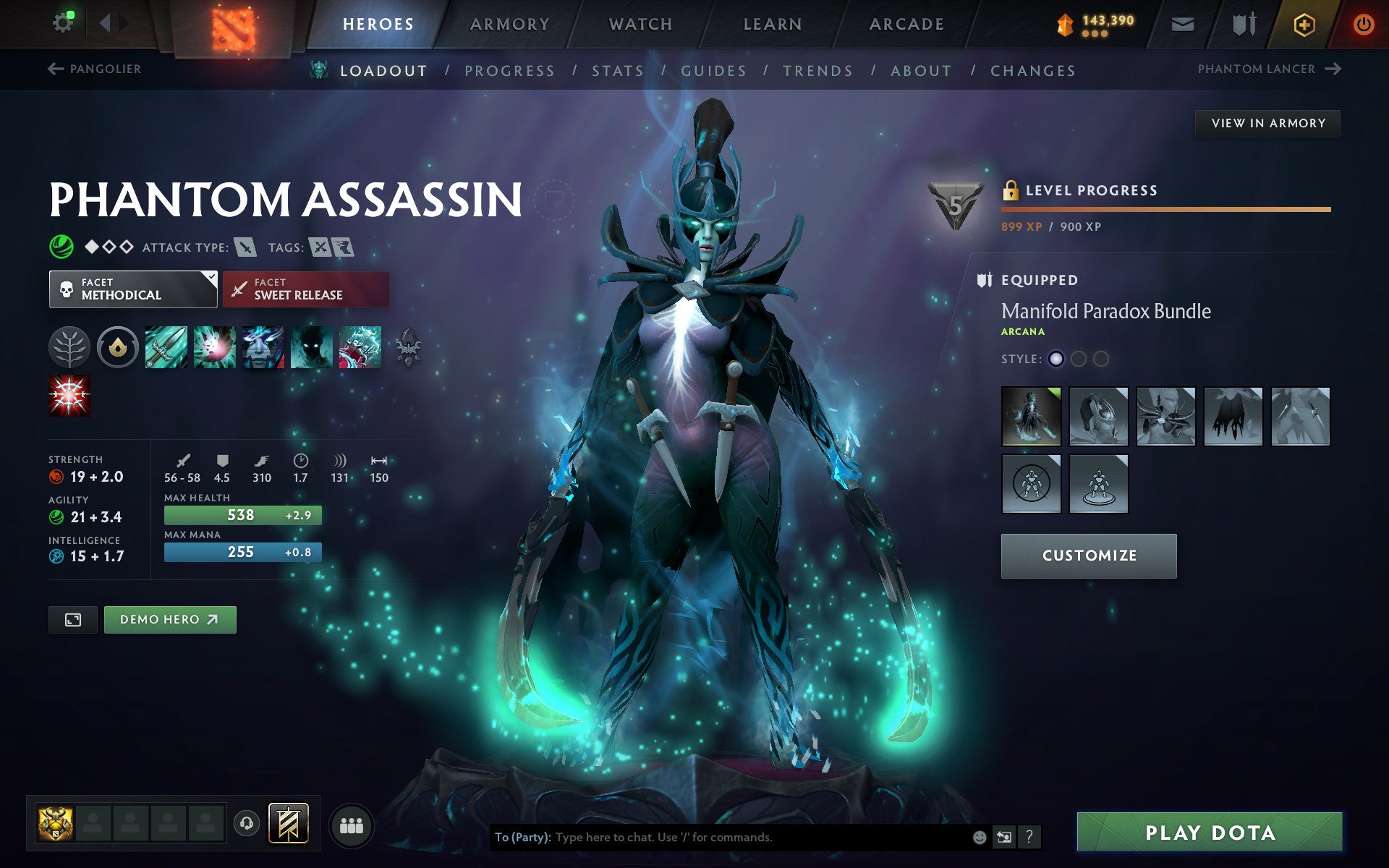This screenshot has height=868, width=1389.
Task: Open the settings gear icon
Action: click(x=64, y=22)
